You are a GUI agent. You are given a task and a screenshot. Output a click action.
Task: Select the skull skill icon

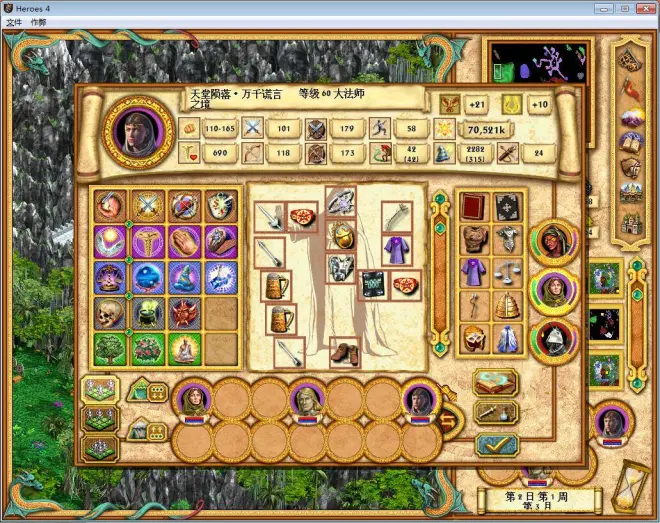(108, 314)
